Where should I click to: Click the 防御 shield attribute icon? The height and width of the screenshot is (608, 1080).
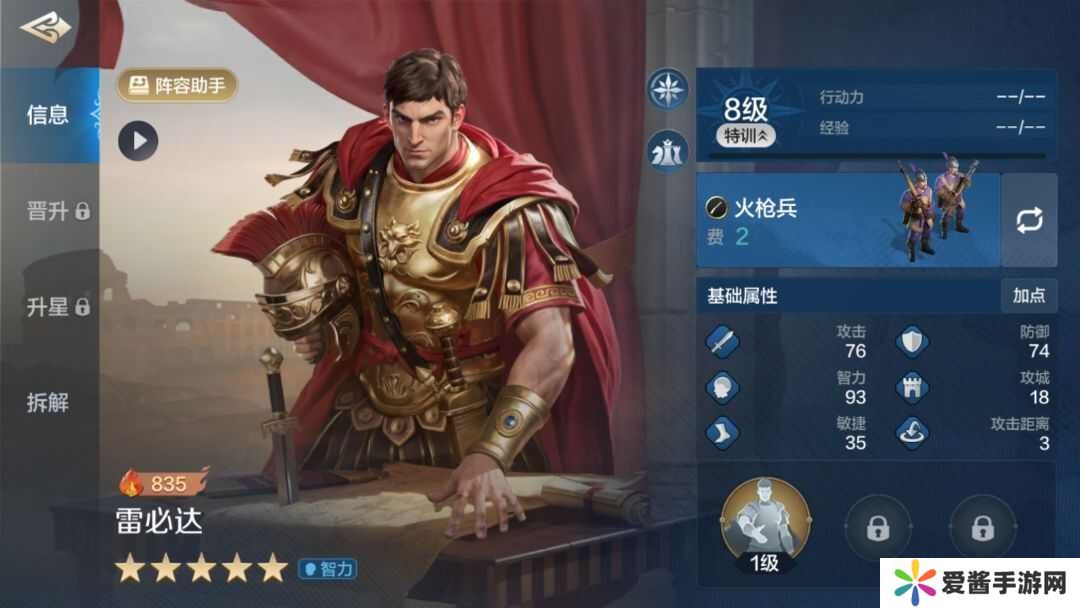911,342
